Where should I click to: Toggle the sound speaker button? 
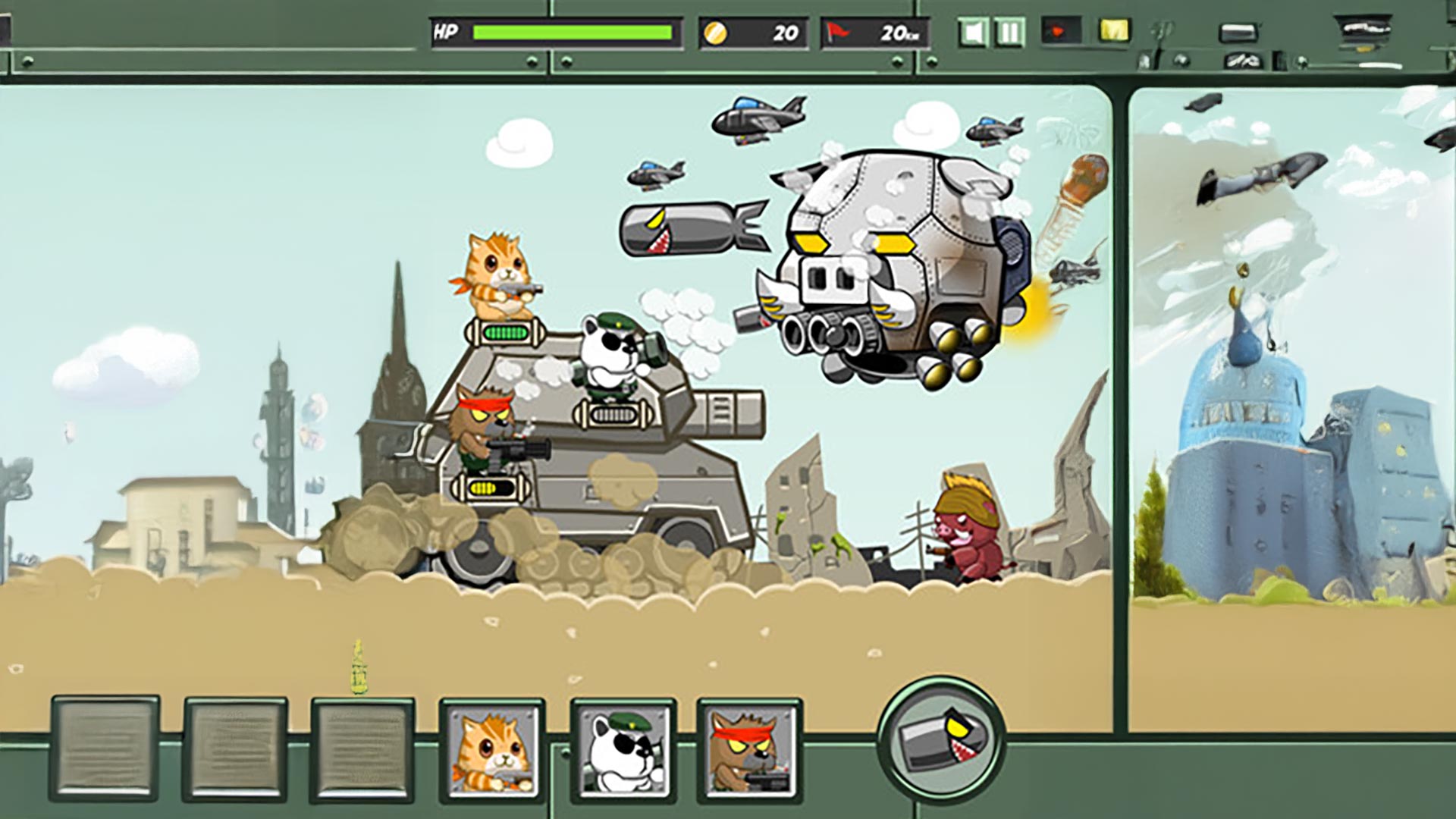pyautogui.click(x=973, y=33)
